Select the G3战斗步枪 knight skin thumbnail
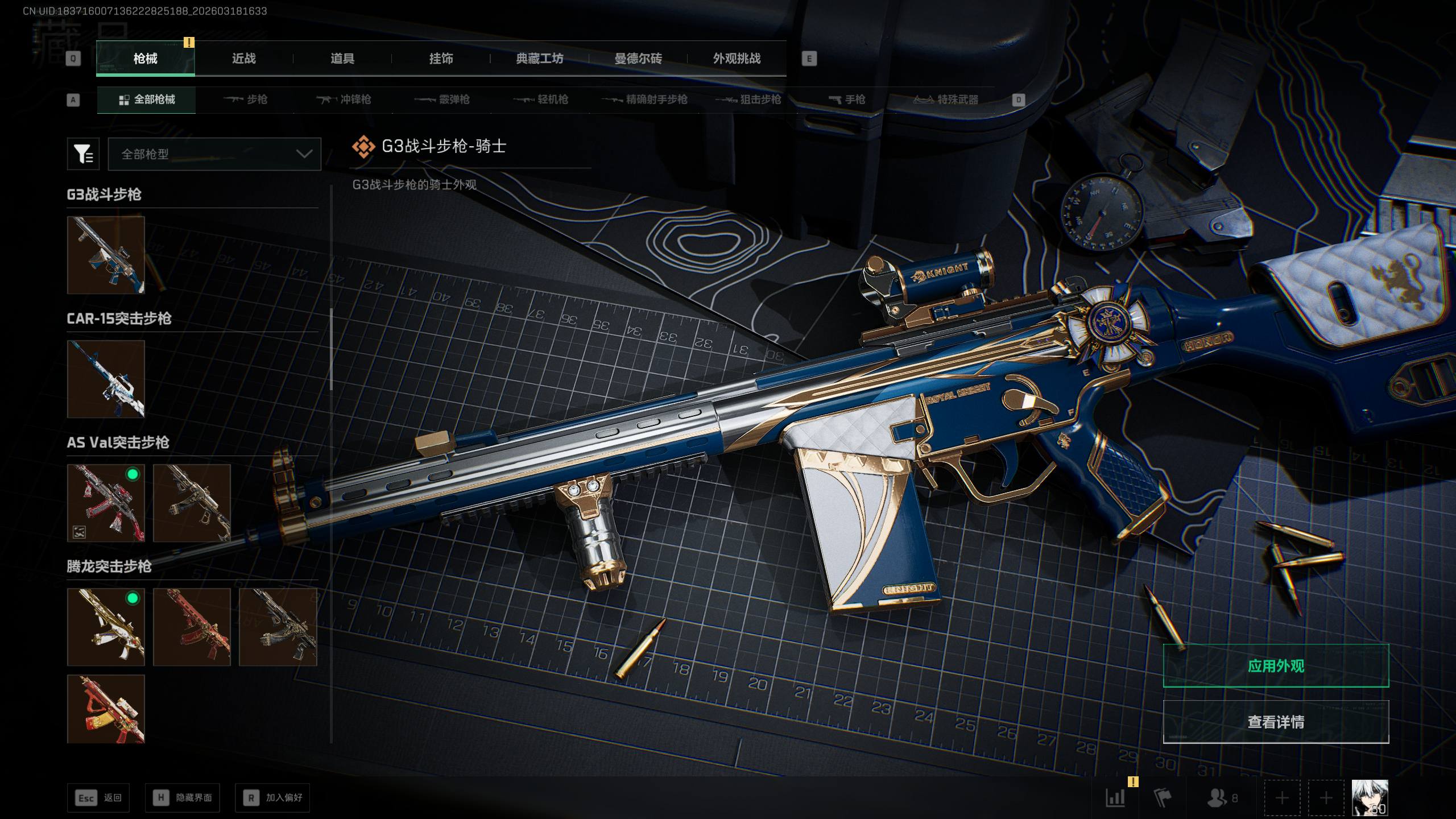The image size is (1456, 819). pos(106,255)
